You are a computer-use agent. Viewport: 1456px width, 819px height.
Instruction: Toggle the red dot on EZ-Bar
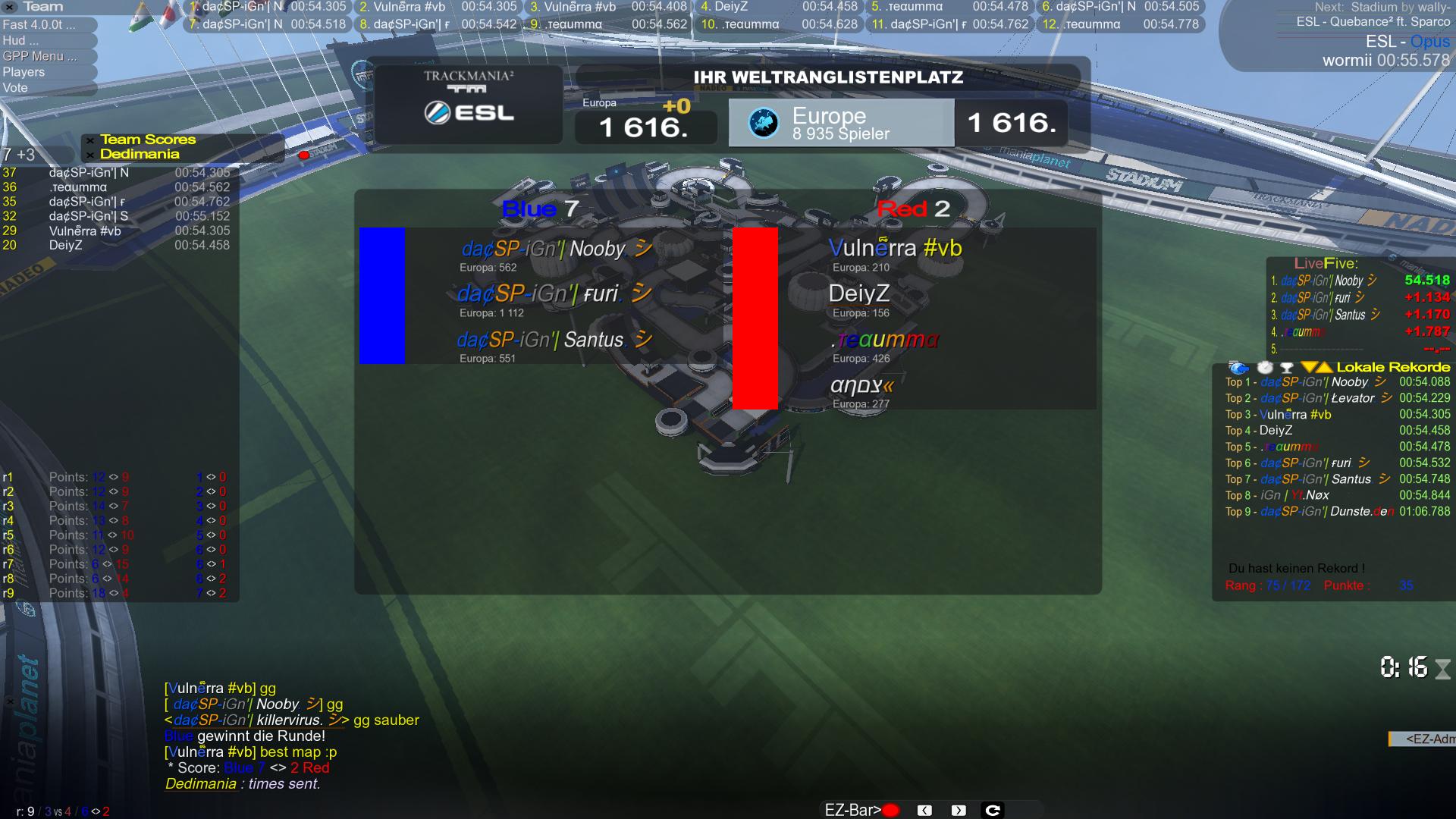pos(891,811)
